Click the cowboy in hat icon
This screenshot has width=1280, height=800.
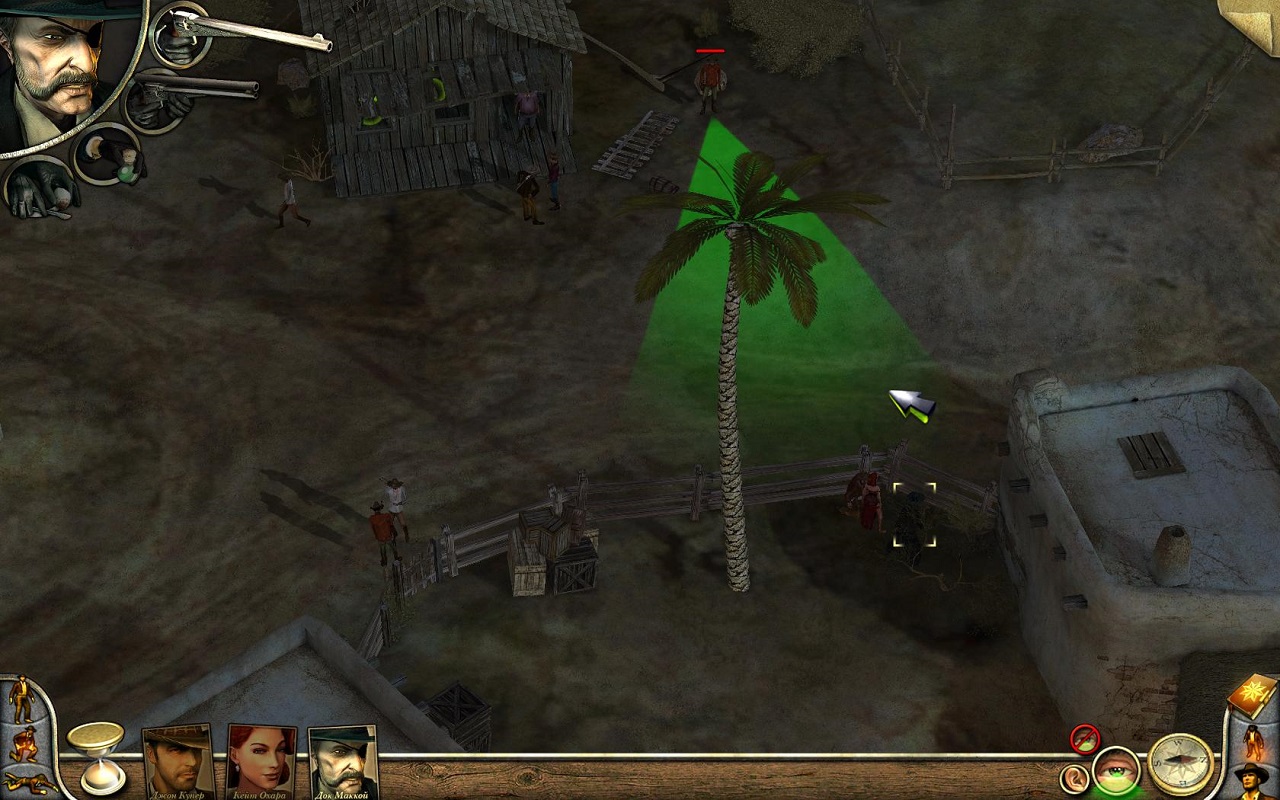[x=1251, y=779]
